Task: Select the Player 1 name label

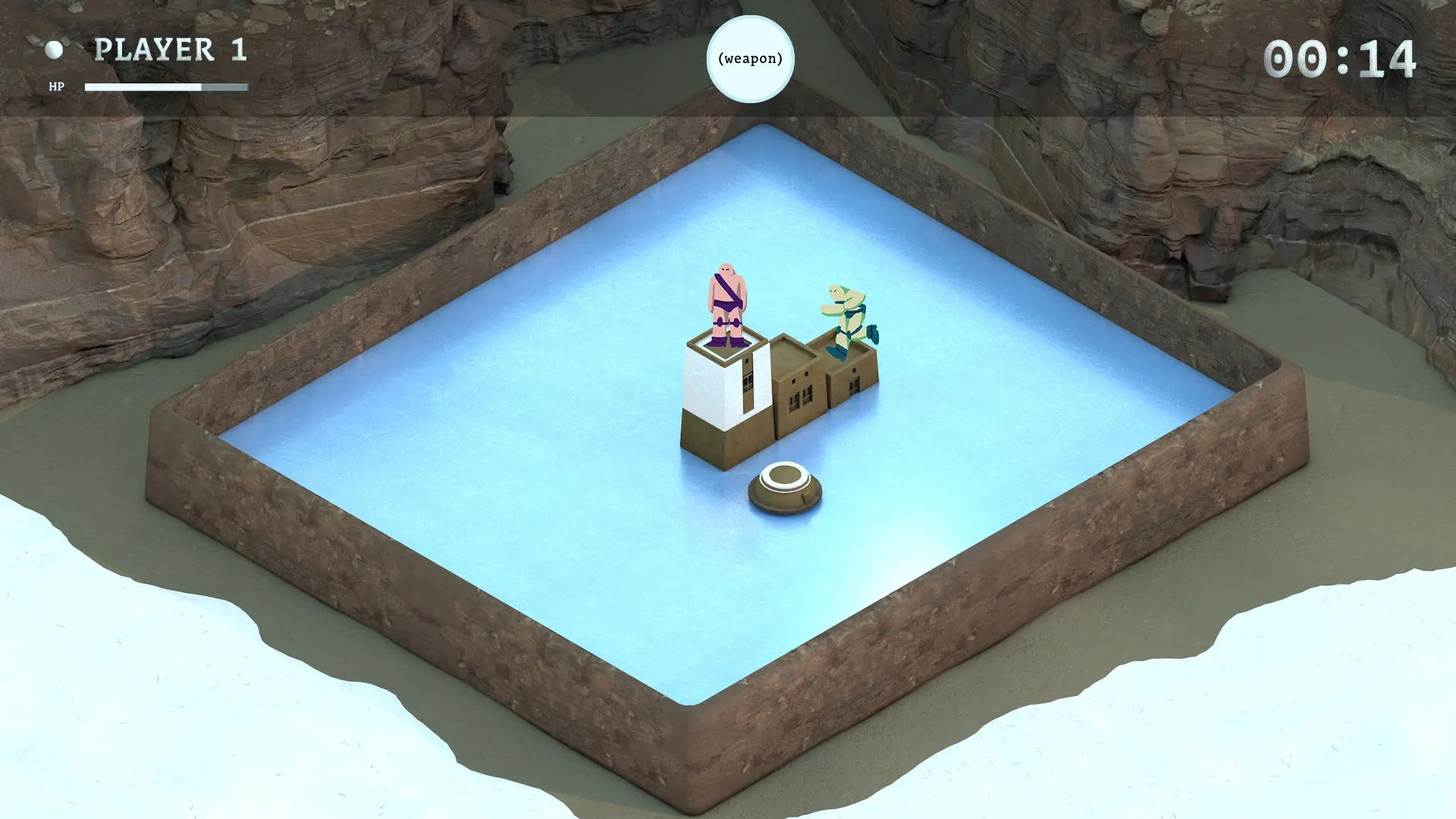Action: (x=171, y=50)
